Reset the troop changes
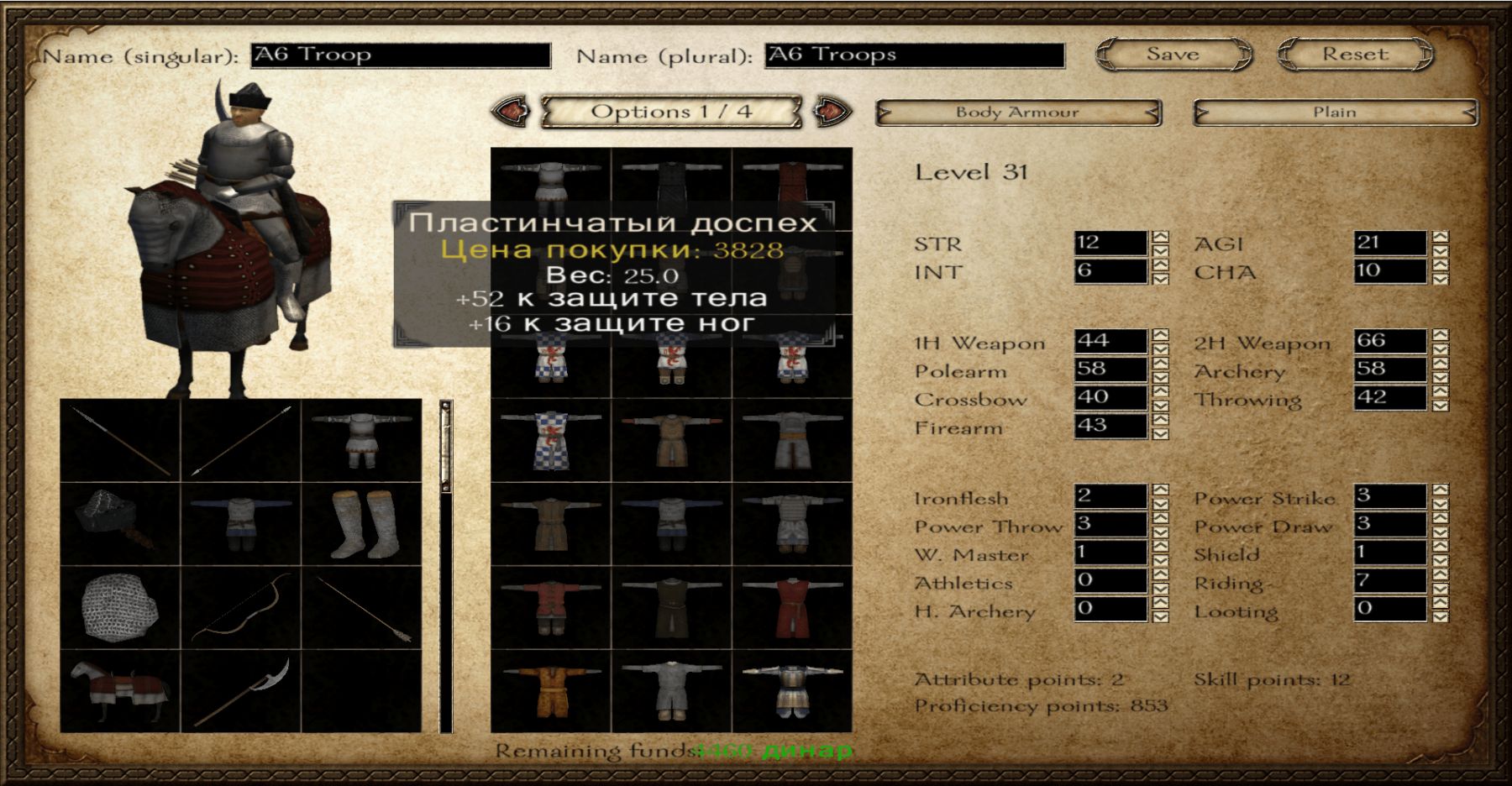1512x786 pixels. coord(1355,55)
